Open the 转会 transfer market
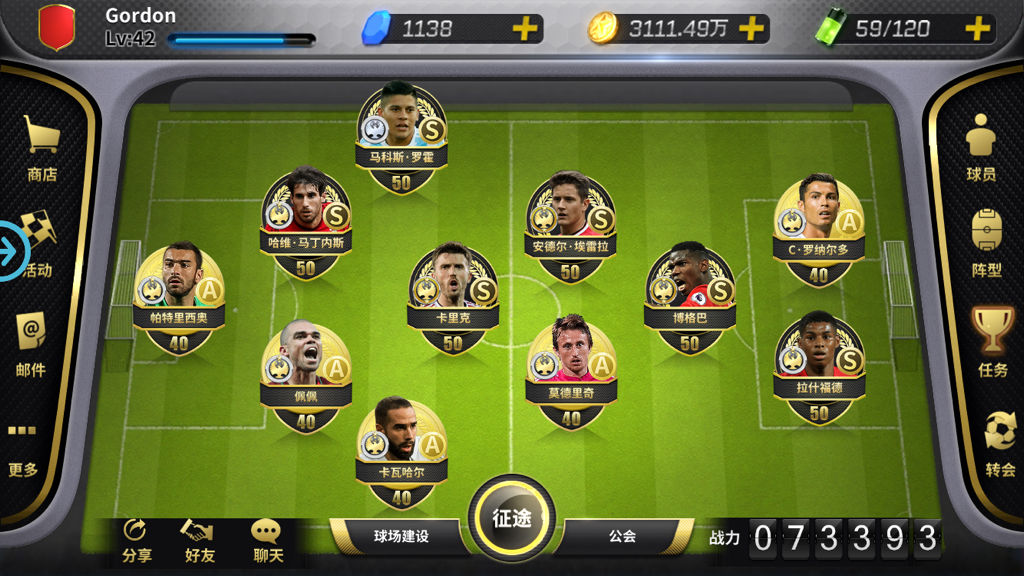Image resolution: width=1024 pixels, height=576 pixels. click(999, 444)
